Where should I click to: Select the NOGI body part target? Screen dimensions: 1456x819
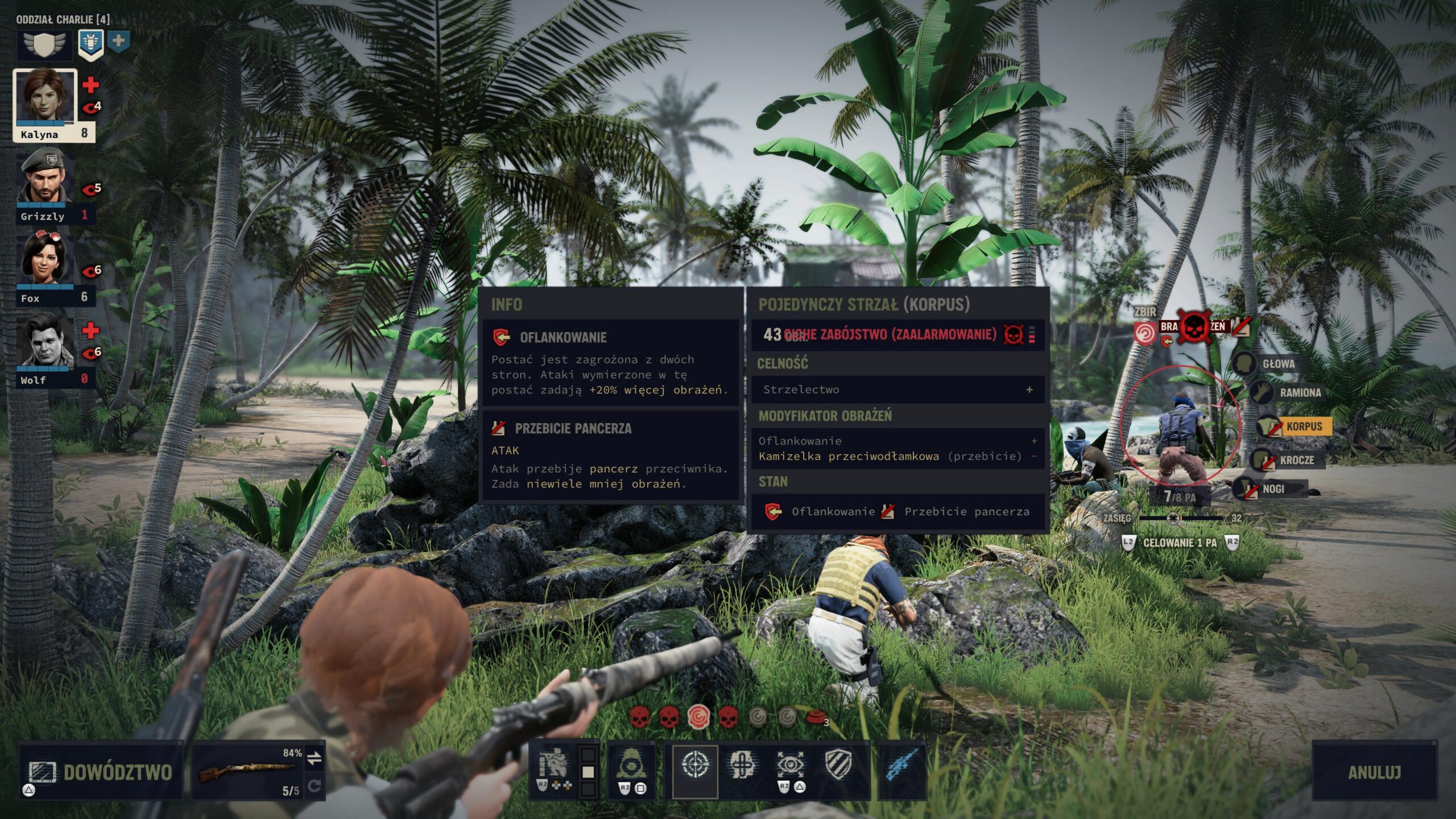(1273, 489)
